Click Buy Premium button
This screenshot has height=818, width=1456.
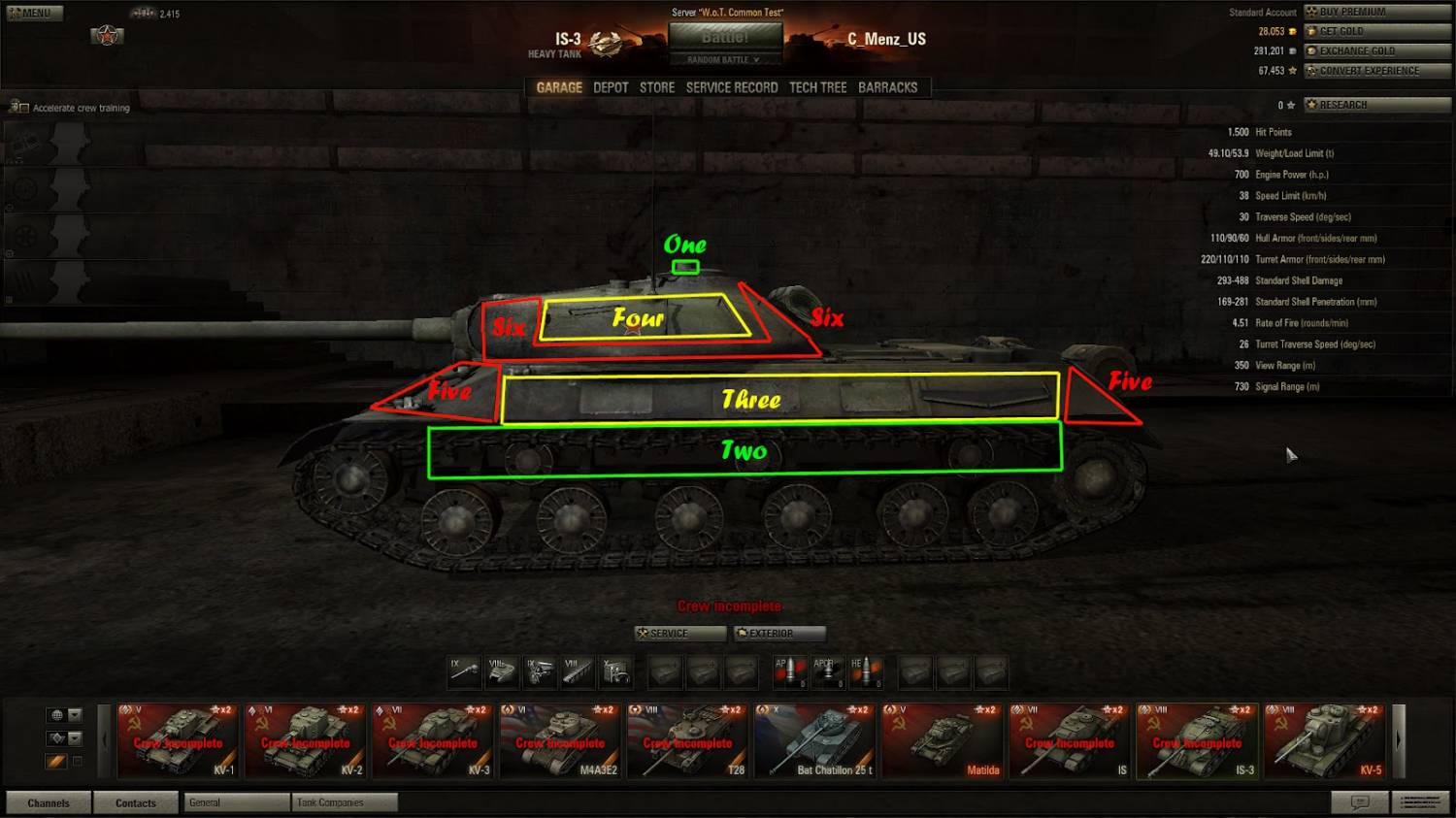tap(1377, 12)
